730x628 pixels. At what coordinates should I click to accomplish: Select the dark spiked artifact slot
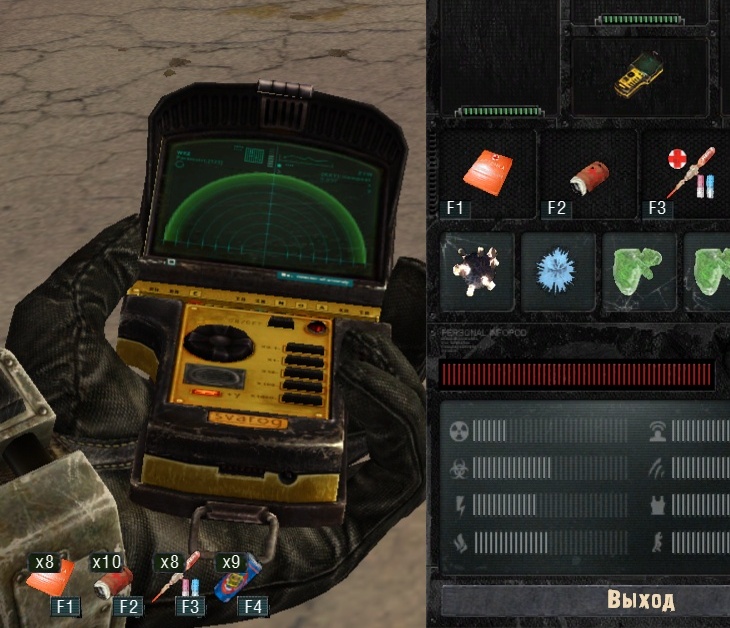pyautogui.click(x=477, y=272)
